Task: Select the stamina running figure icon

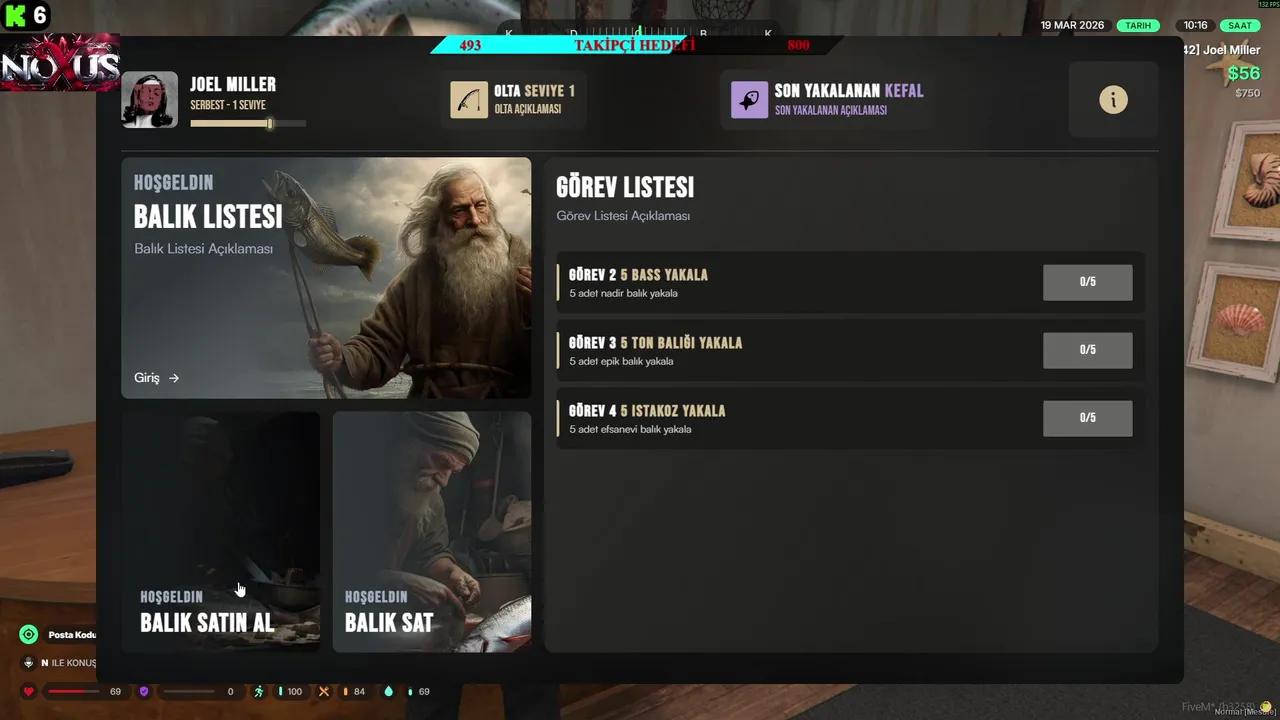Action: pos(258,690)
